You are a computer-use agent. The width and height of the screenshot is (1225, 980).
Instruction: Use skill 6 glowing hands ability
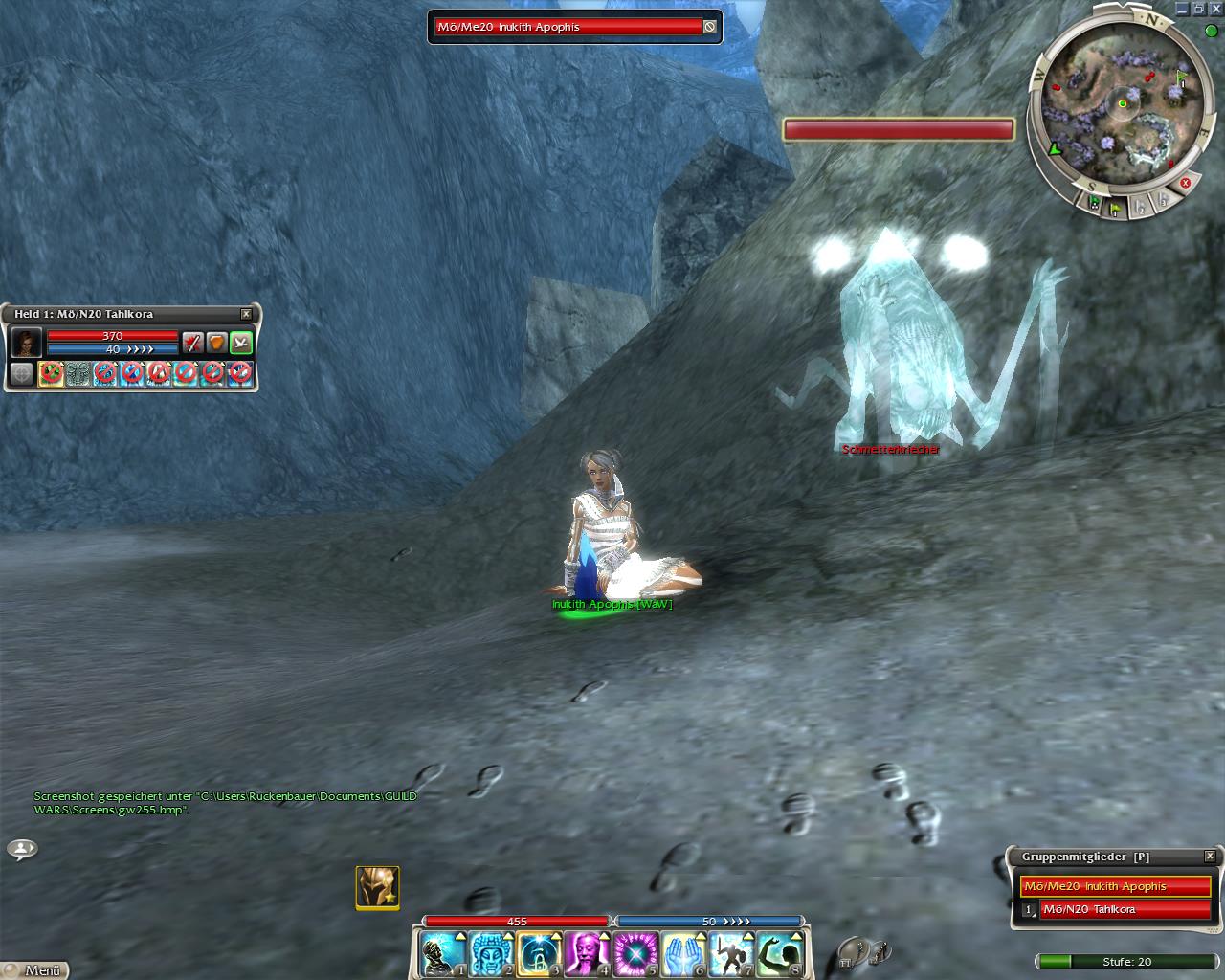click(682, 954)
